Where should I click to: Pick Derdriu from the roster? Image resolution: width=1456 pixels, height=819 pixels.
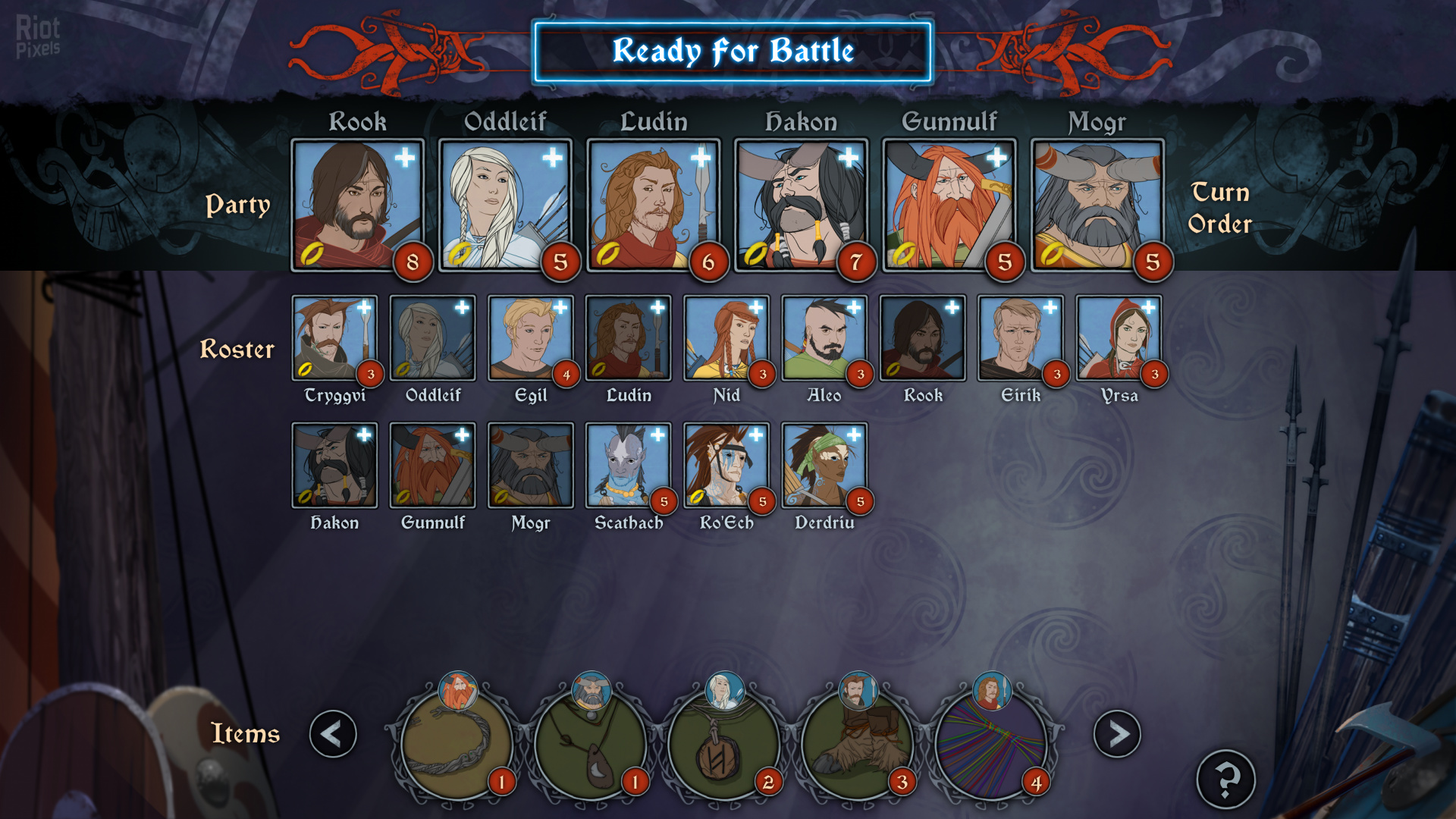[824, 466]
